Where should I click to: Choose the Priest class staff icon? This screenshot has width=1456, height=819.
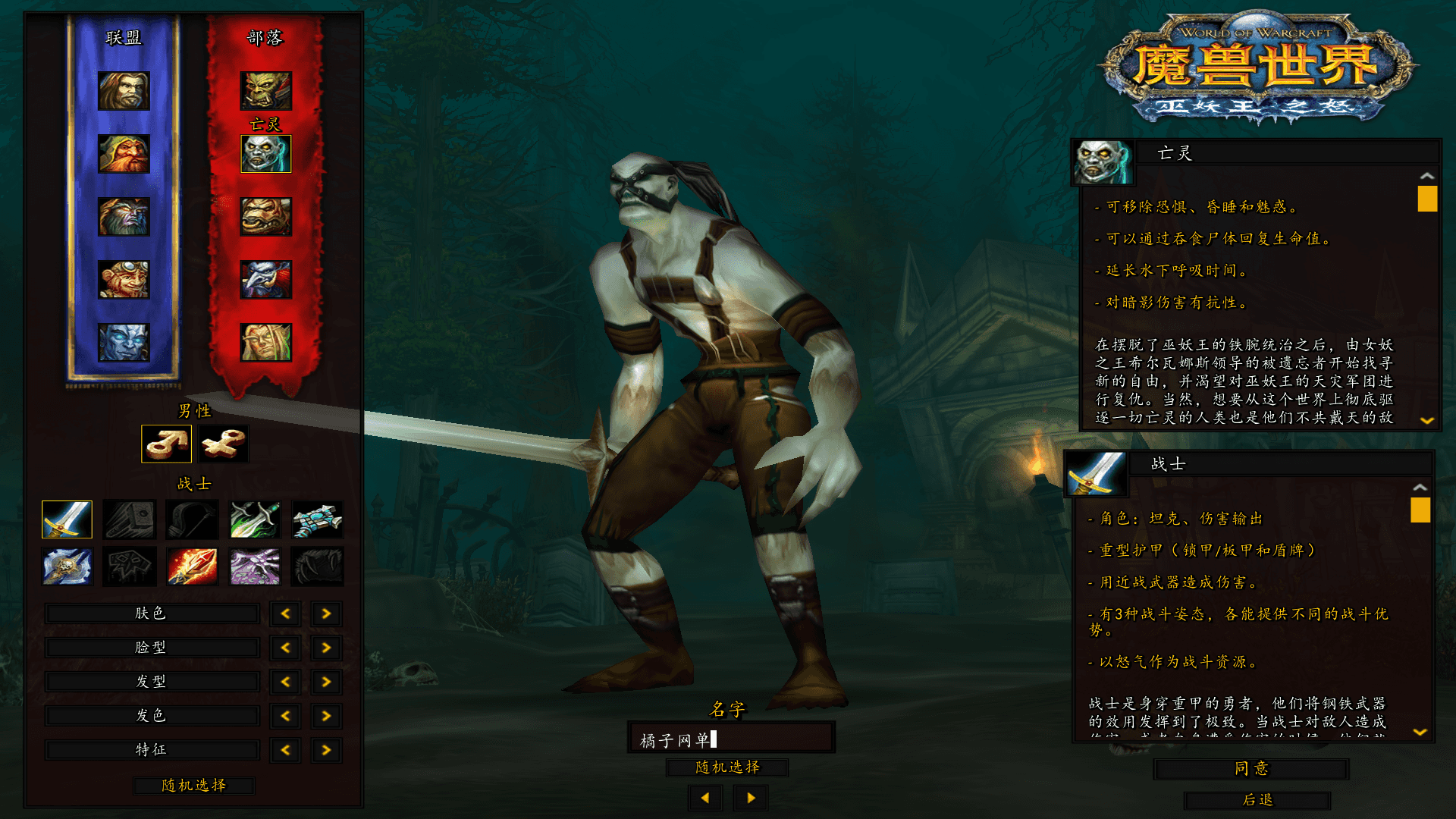318,520
